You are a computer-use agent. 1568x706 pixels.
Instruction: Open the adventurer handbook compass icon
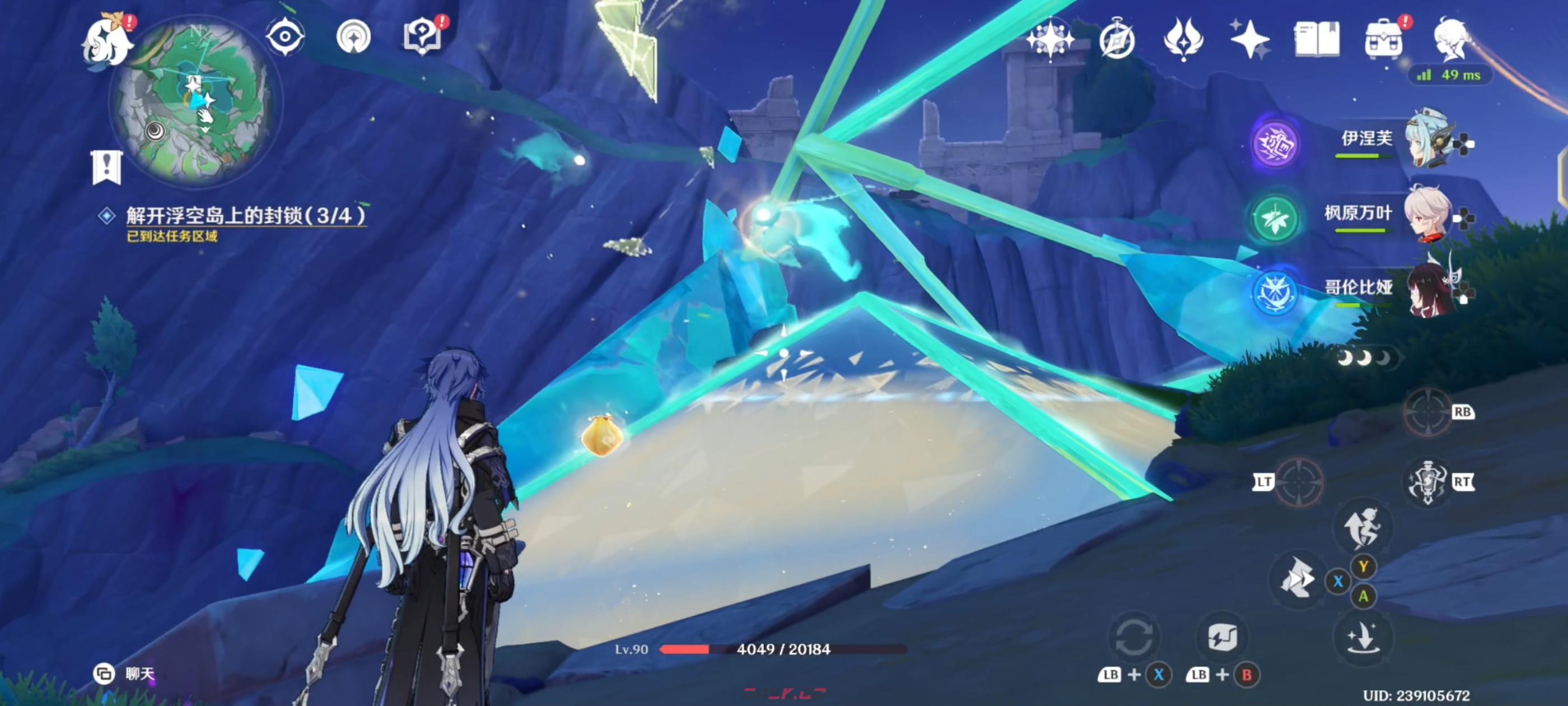1117,40
